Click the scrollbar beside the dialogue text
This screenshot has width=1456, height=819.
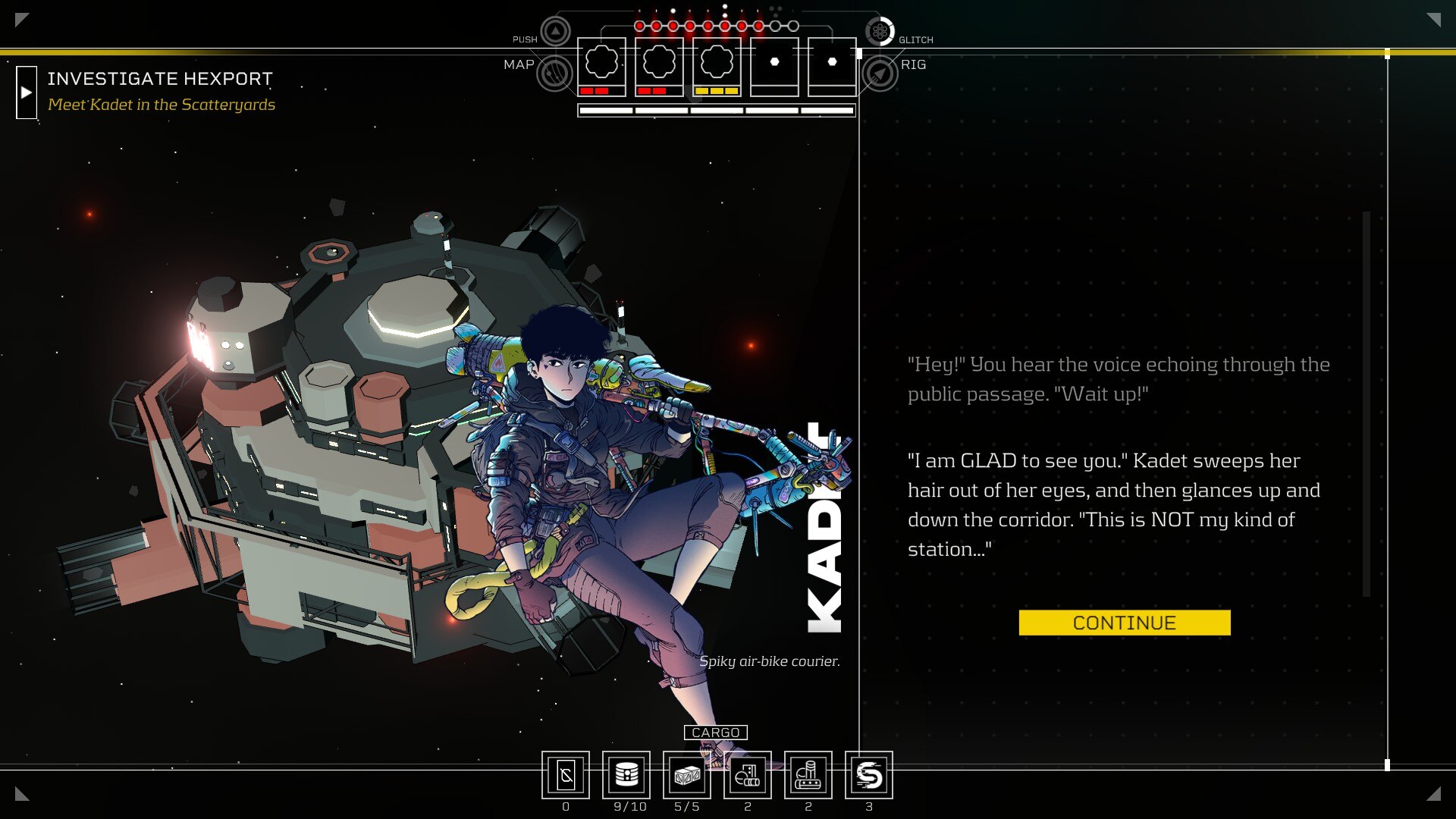click(1366, 403)
